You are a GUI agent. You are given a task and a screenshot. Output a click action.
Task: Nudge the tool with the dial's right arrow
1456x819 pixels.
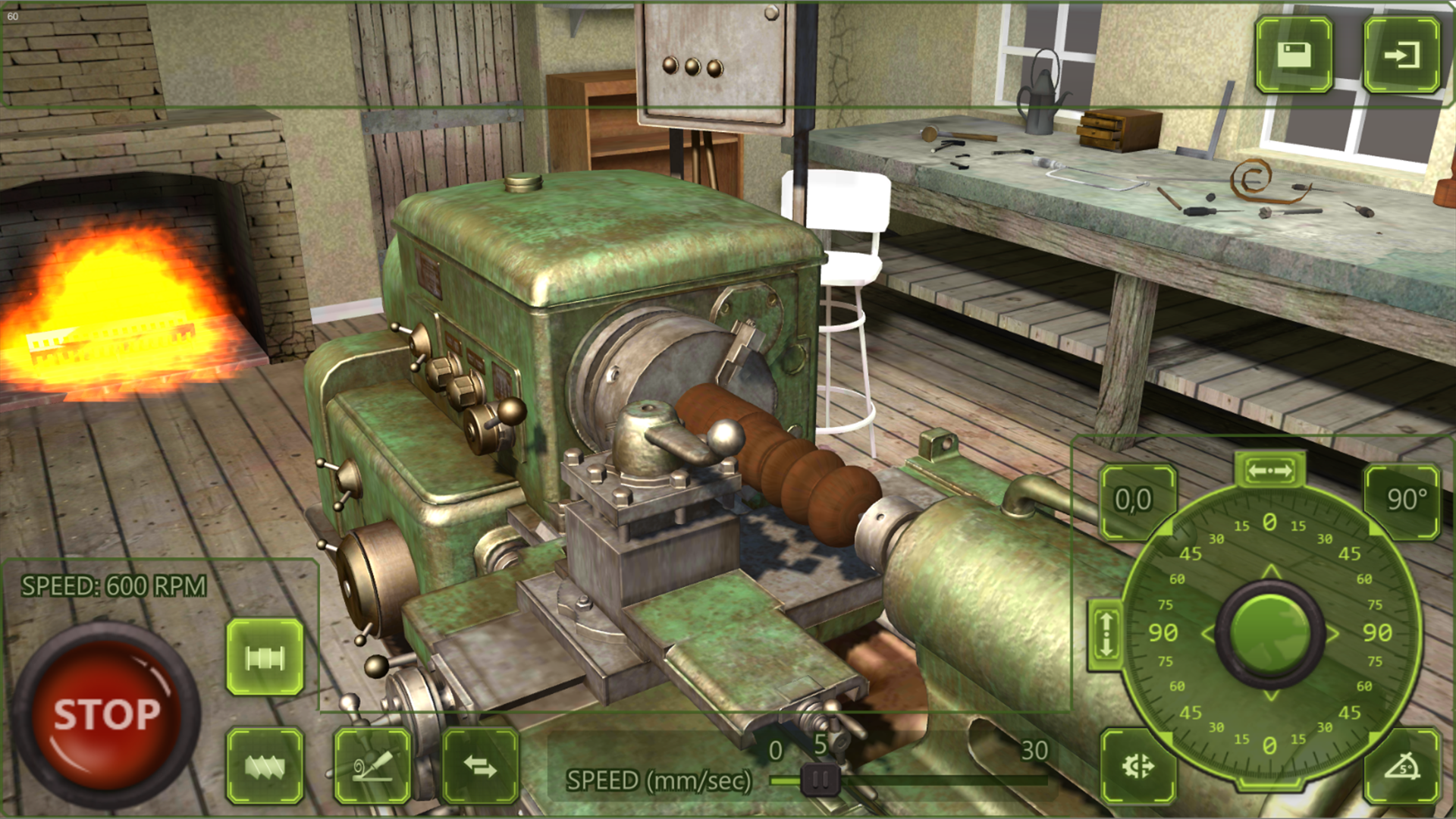(x=1332, y=633)
